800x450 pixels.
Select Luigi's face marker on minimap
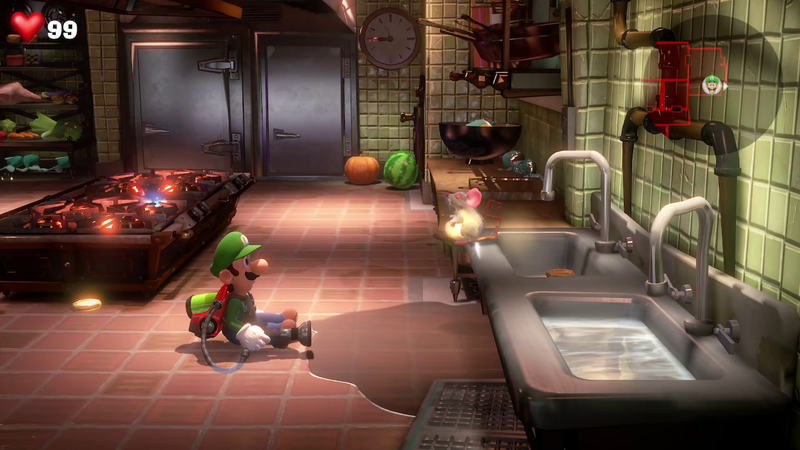(712, 83)
